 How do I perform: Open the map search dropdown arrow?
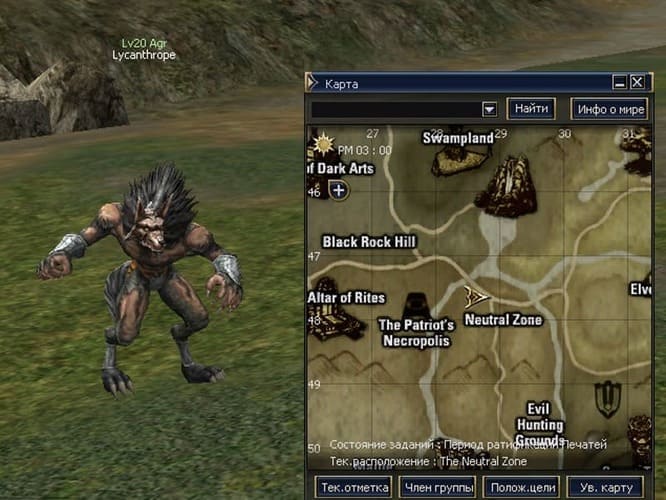pos(489,109)
